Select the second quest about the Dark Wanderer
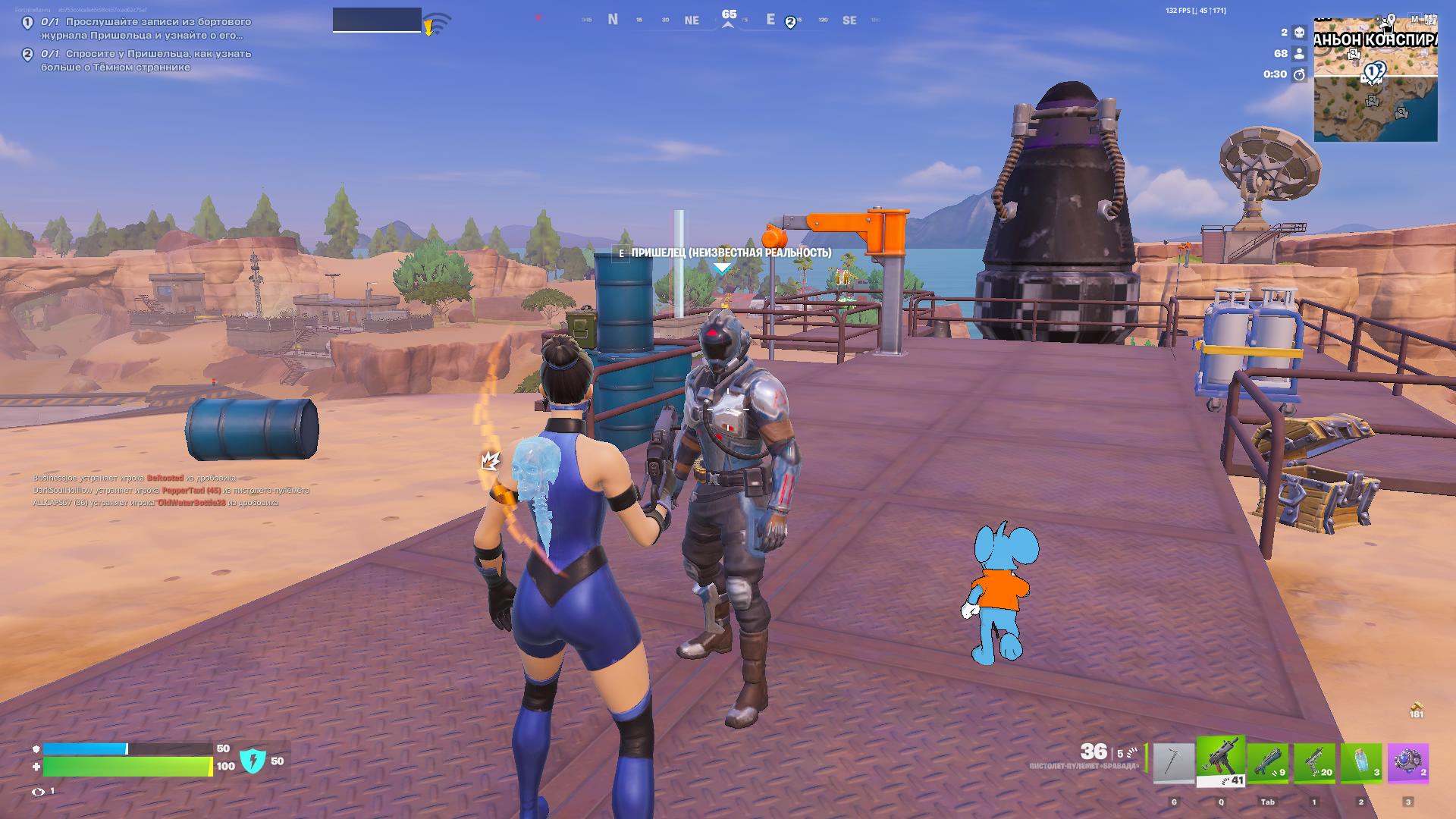Screen dimensions: 1456x819 (146, 61)
